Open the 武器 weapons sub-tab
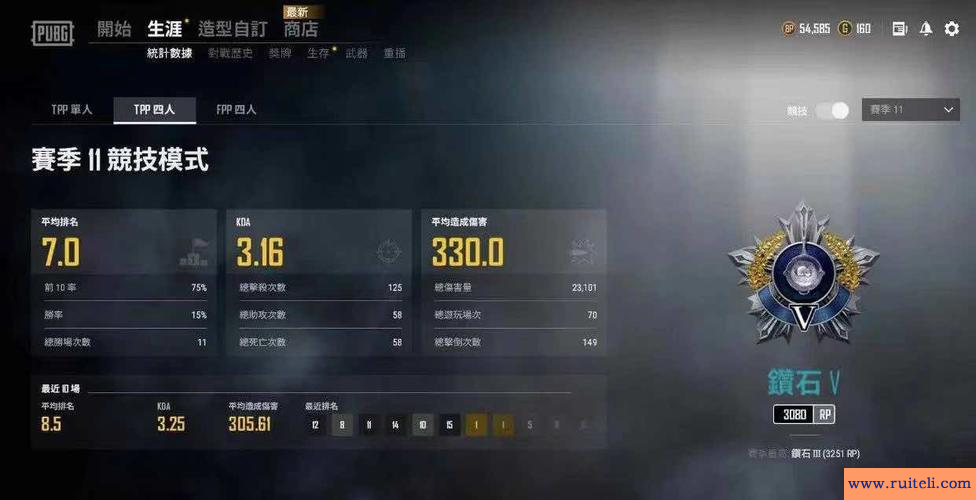Viewport: 976px width, 500px height. tap(356, 53)
